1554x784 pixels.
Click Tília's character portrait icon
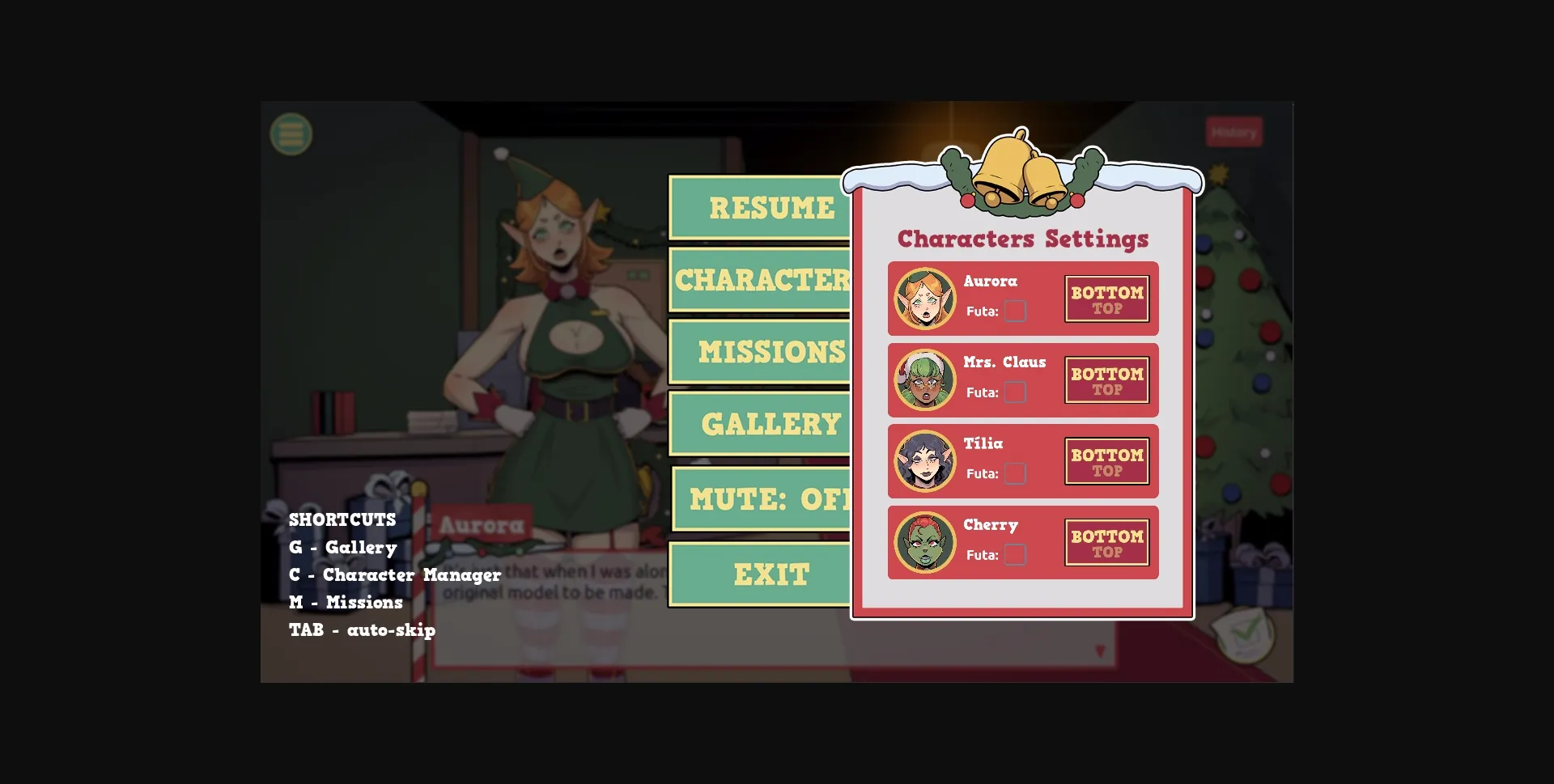(x=923, y=460)
